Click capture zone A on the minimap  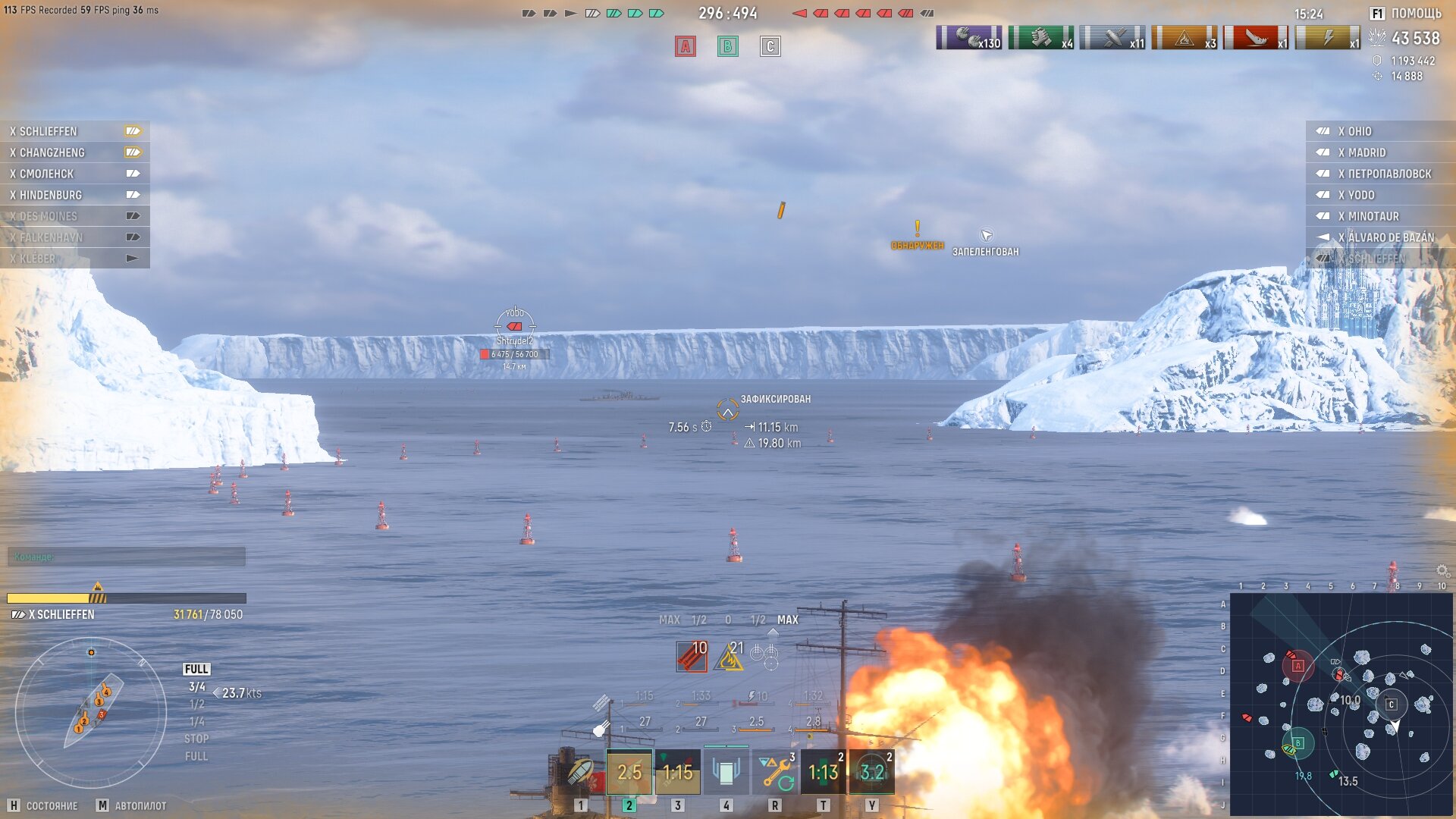click(x=1298, y=666)
